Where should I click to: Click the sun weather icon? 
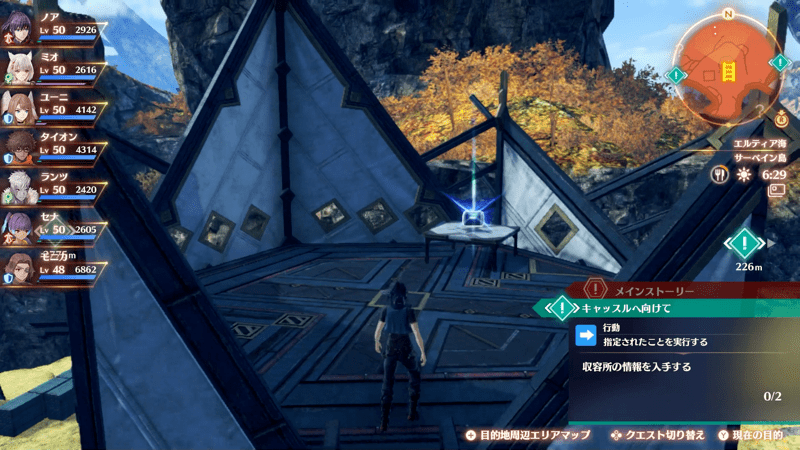(x=743, y=174)
